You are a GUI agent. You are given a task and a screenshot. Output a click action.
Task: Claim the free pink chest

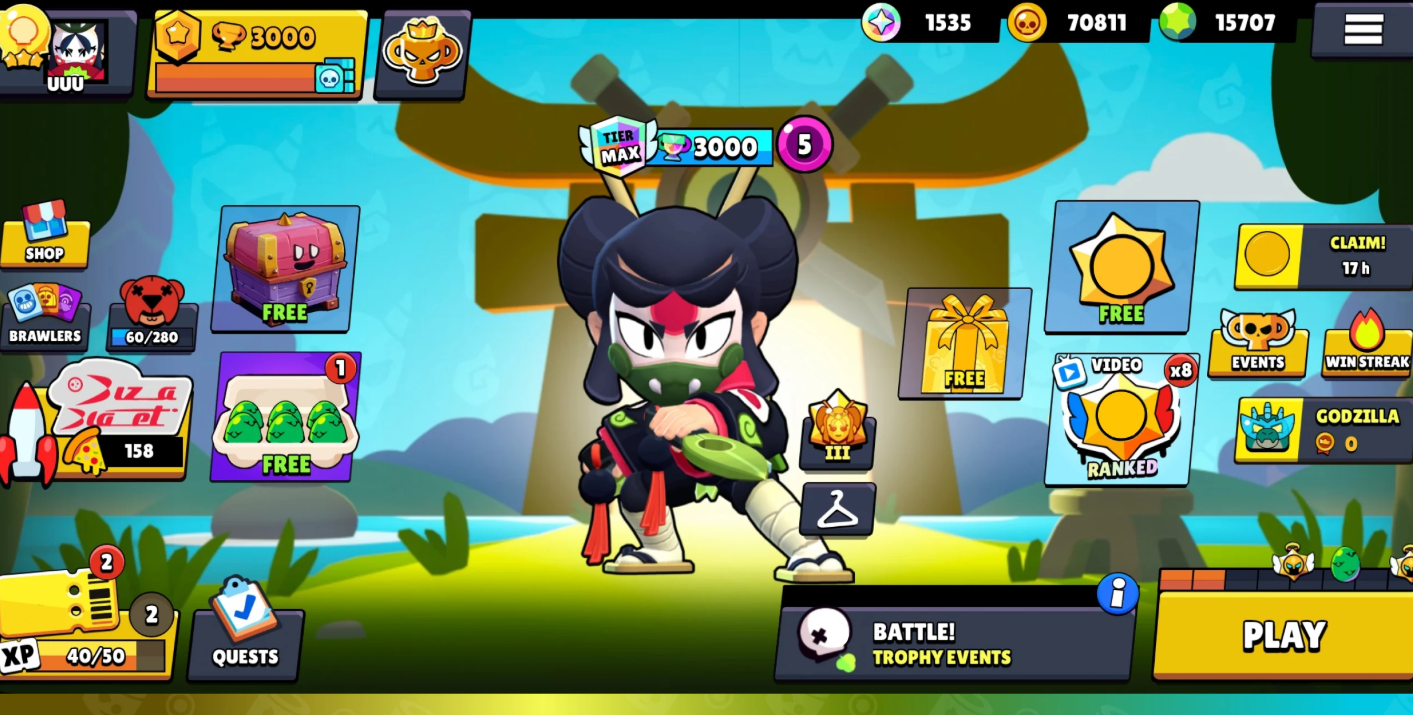[x=285, y=268]
